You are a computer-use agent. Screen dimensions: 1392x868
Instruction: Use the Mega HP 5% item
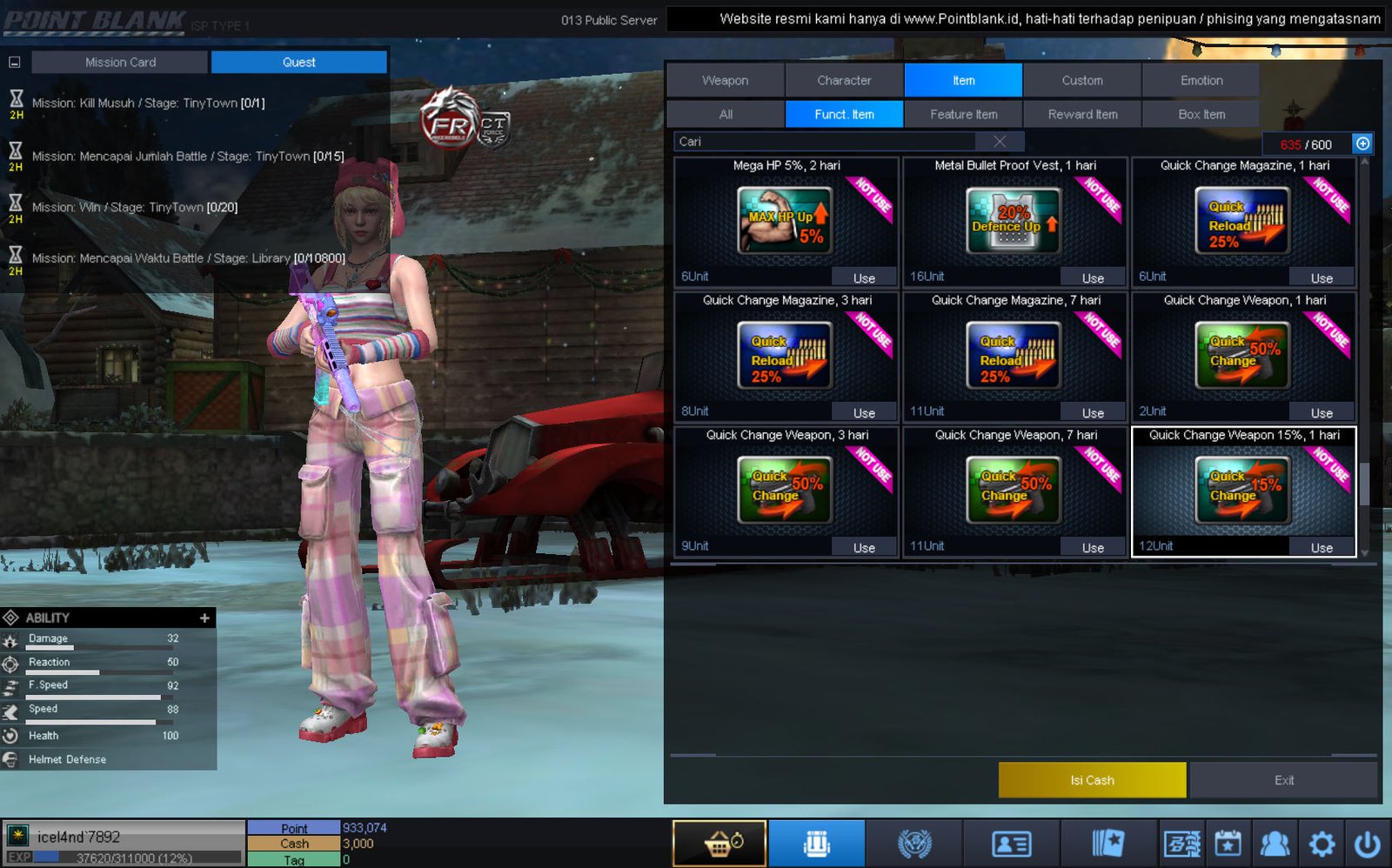863,278
